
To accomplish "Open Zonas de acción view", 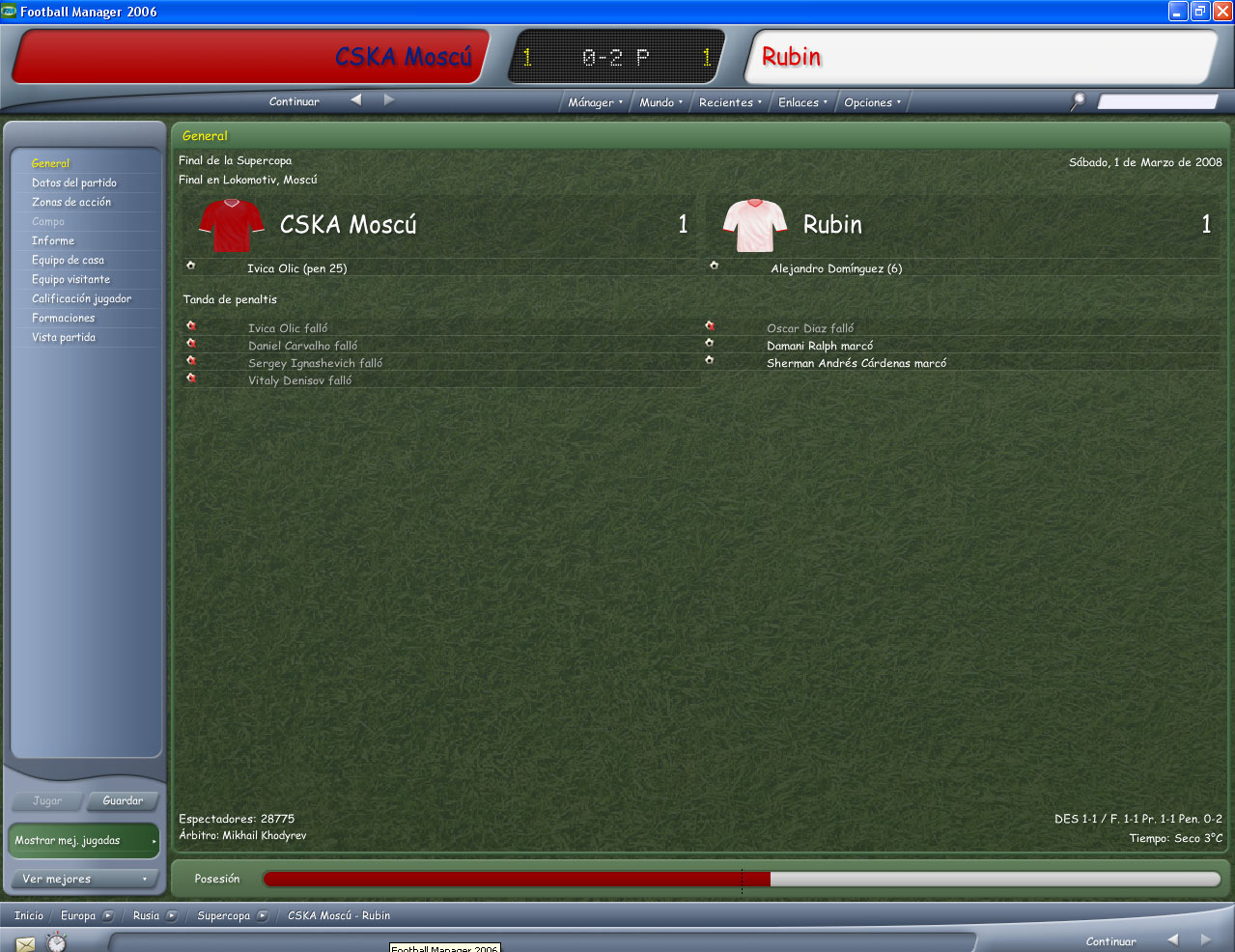I will 71,202.
